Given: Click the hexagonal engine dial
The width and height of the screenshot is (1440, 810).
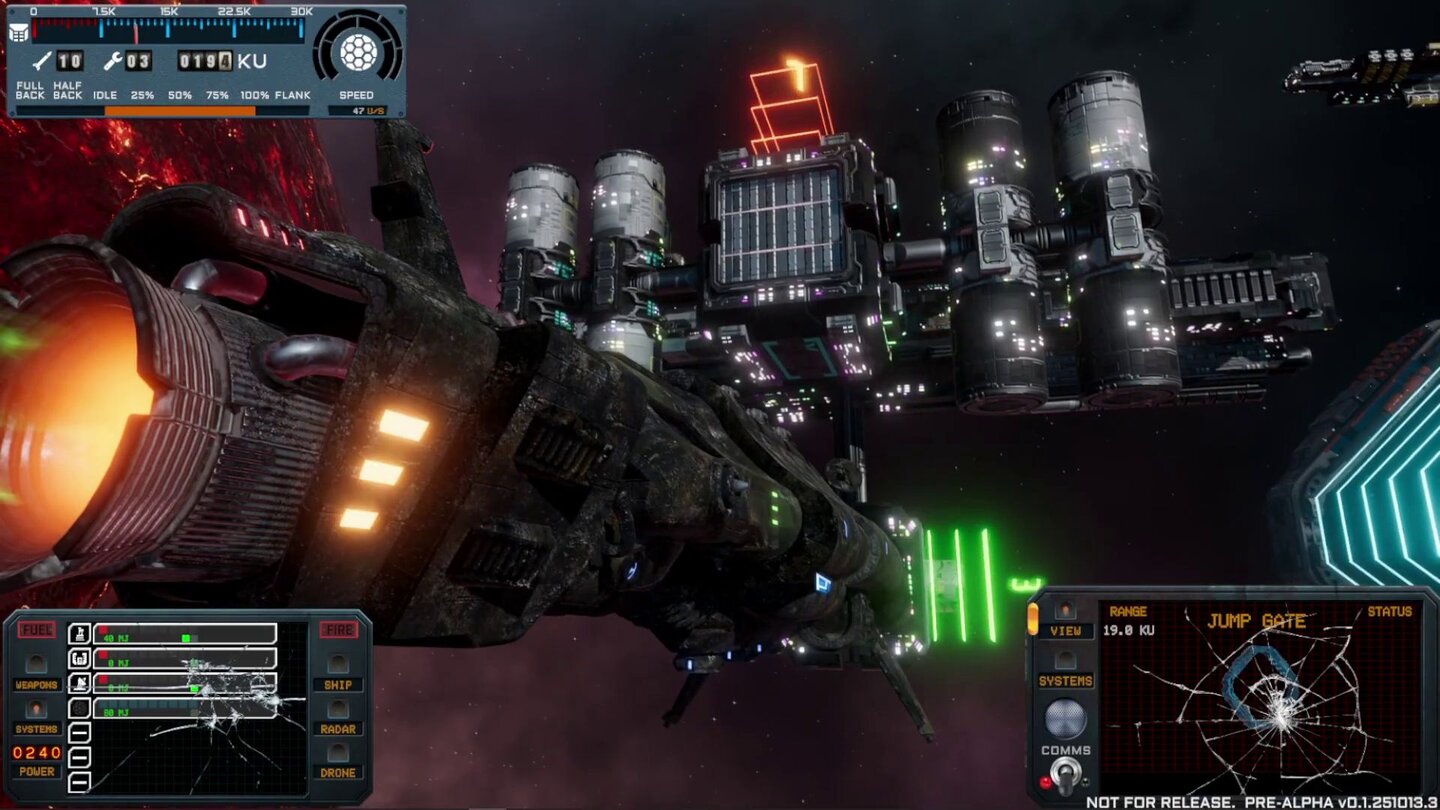Looking at the screenshot, I should [357, 51].
